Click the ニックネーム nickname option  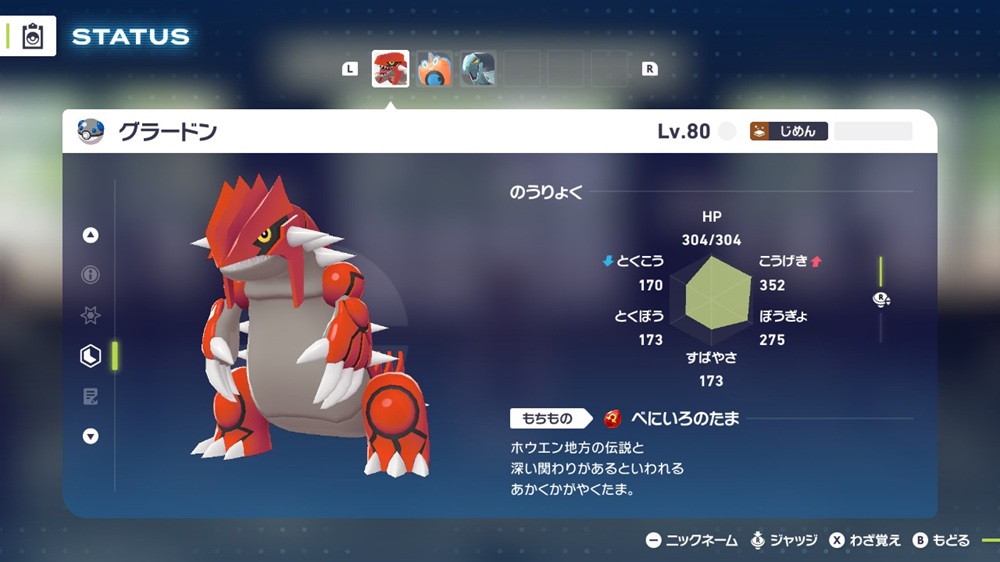coord(692,540)
